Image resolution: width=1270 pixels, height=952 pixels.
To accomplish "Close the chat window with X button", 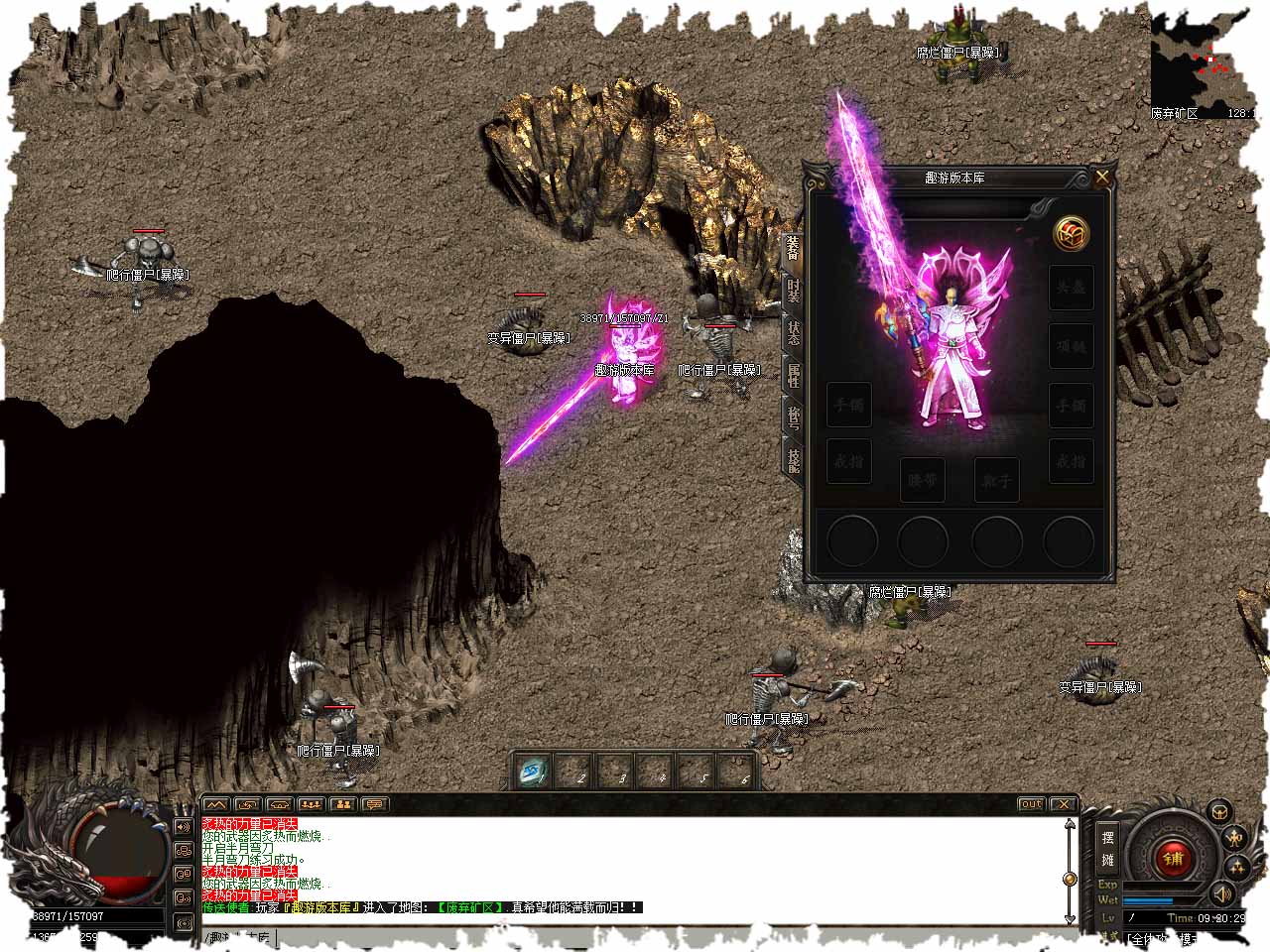I will pos(1063,804).
